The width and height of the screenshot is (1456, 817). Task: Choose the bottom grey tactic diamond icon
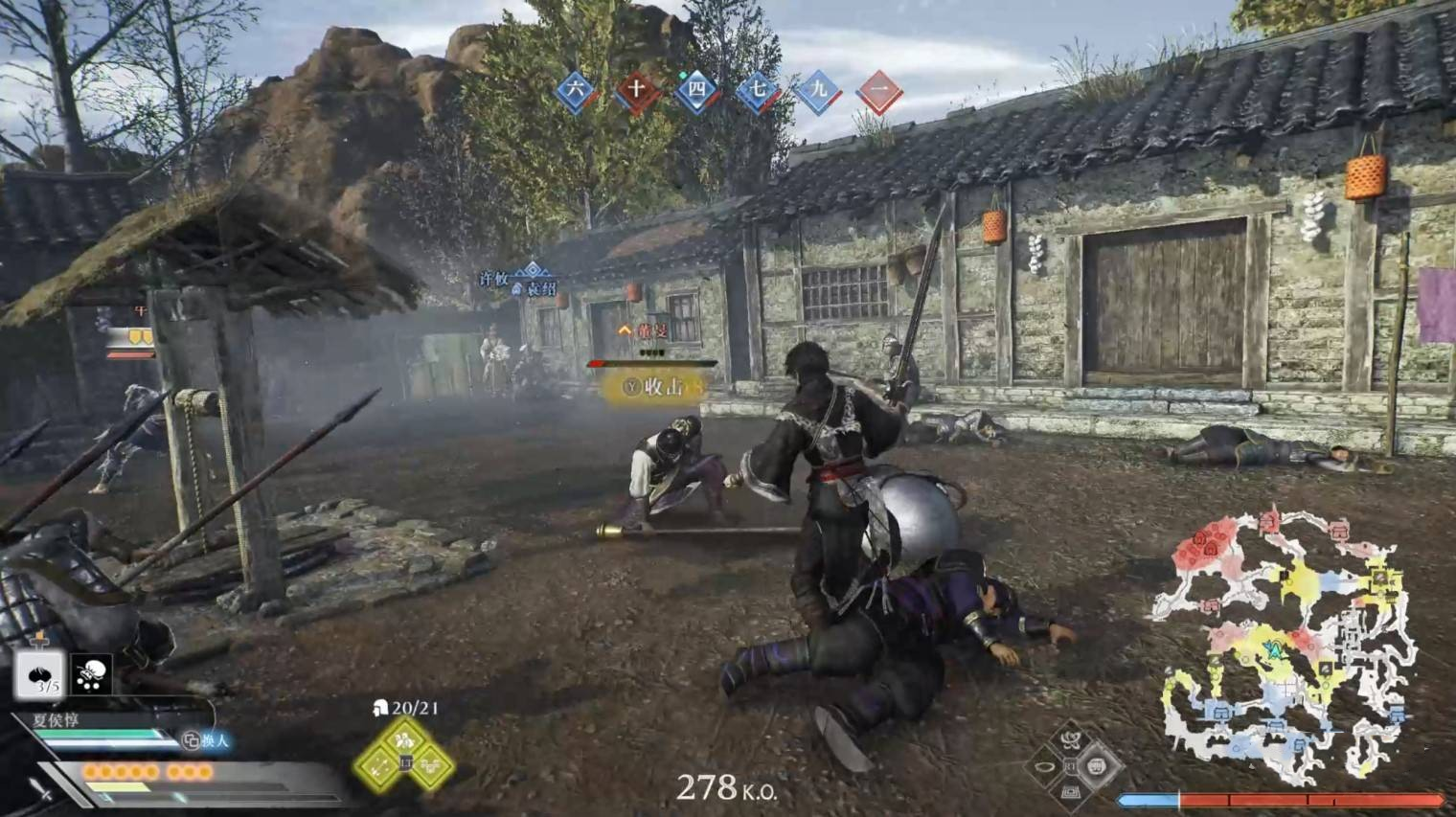coord(1071,792)
